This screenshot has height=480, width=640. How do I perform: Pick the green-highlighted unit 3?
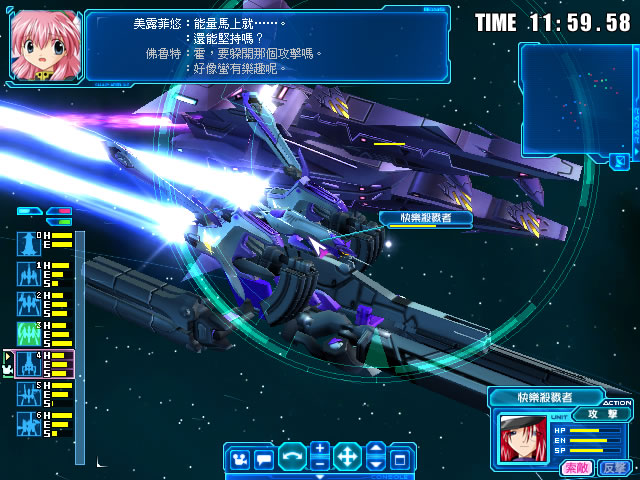pyautogui.click(x=28, y=332)
